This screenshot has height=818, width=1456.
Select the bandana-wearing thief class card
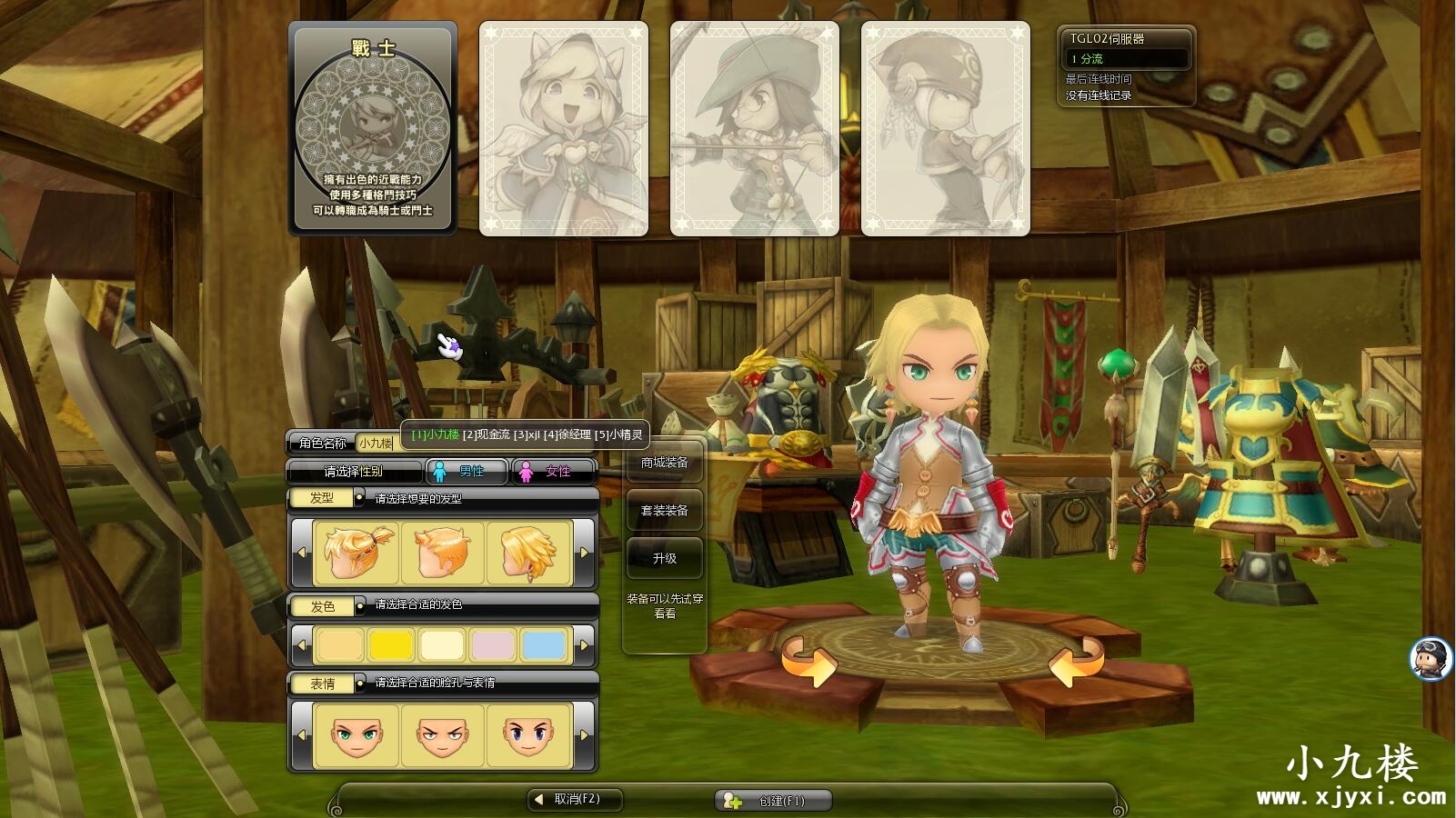pos(946,129)
